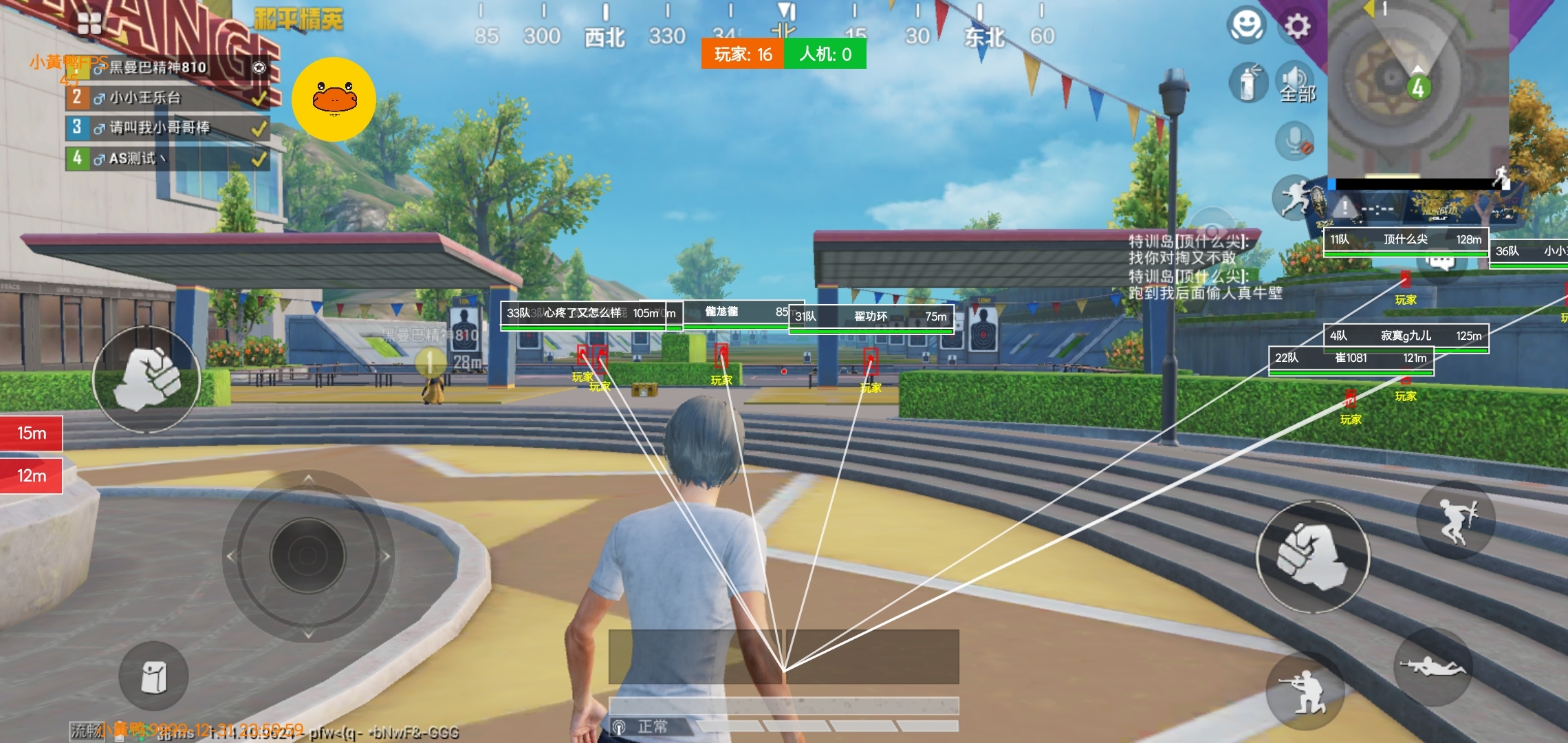Punch with the fist button beside jump
Screen dimensions: 1568x743
1312,556
